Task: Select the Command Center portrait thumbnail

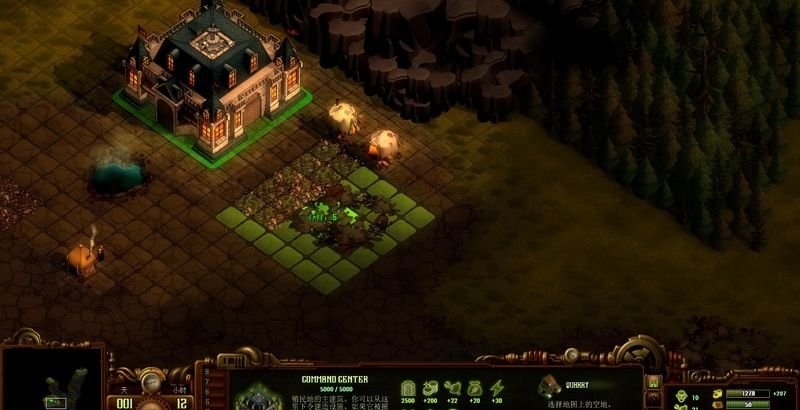Action: [256, 397]
